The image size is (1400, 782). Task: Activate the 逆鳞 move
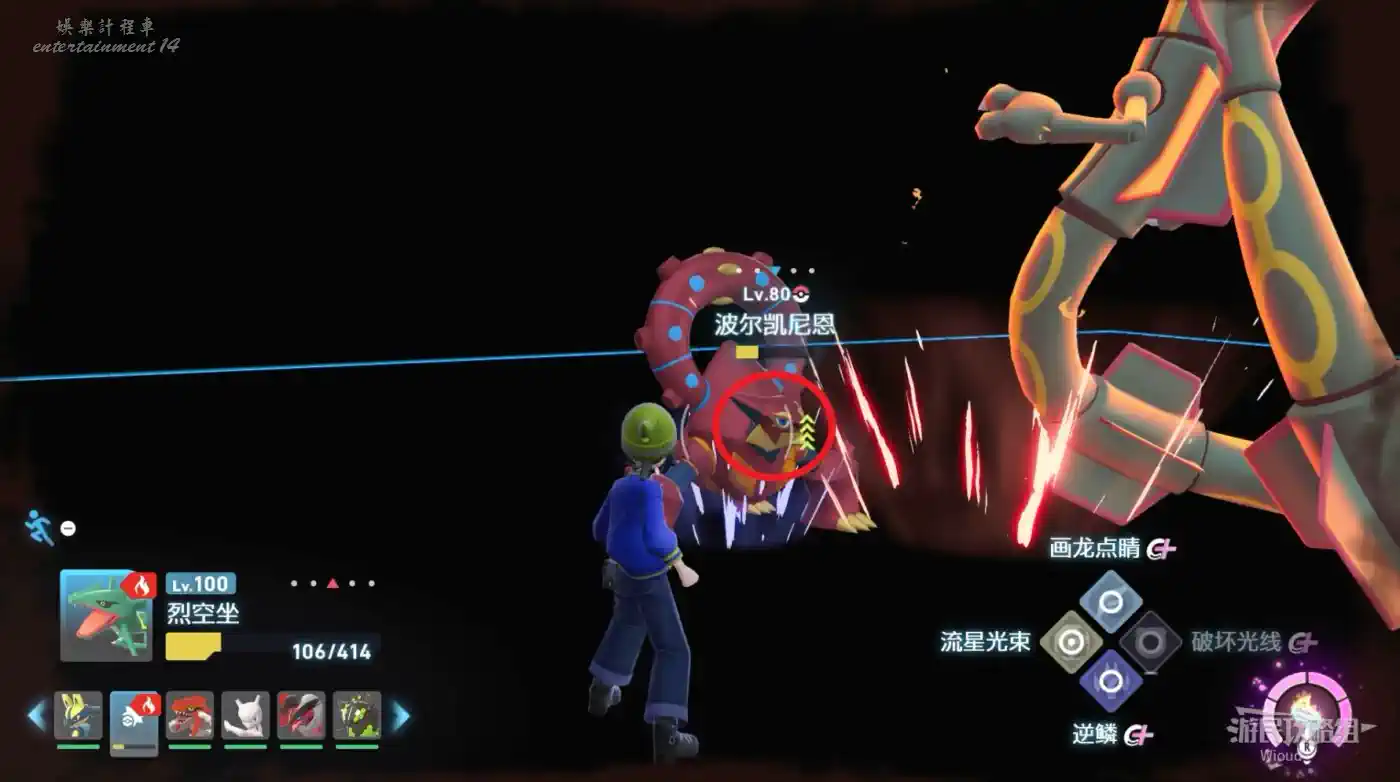[1110, 681]
